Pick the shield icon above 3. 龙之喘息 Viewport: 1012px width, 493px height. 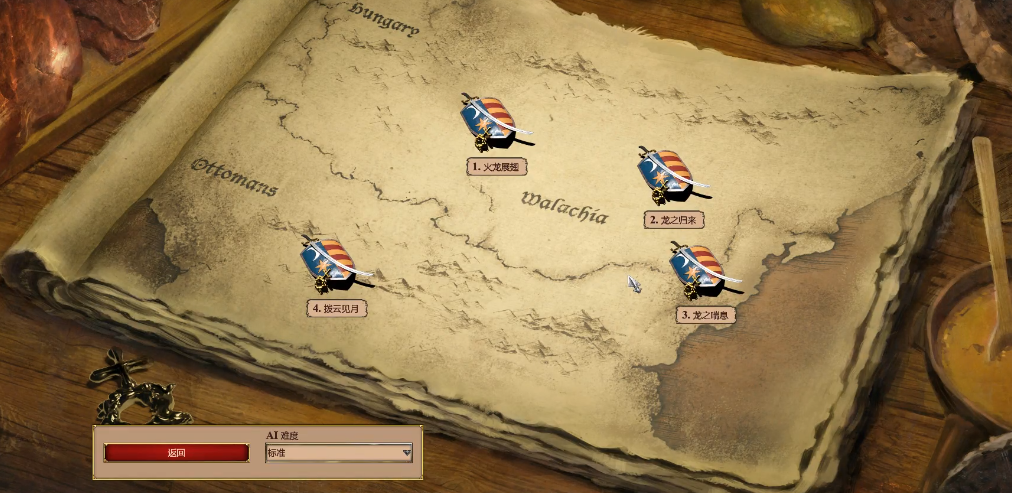(699, 272)
